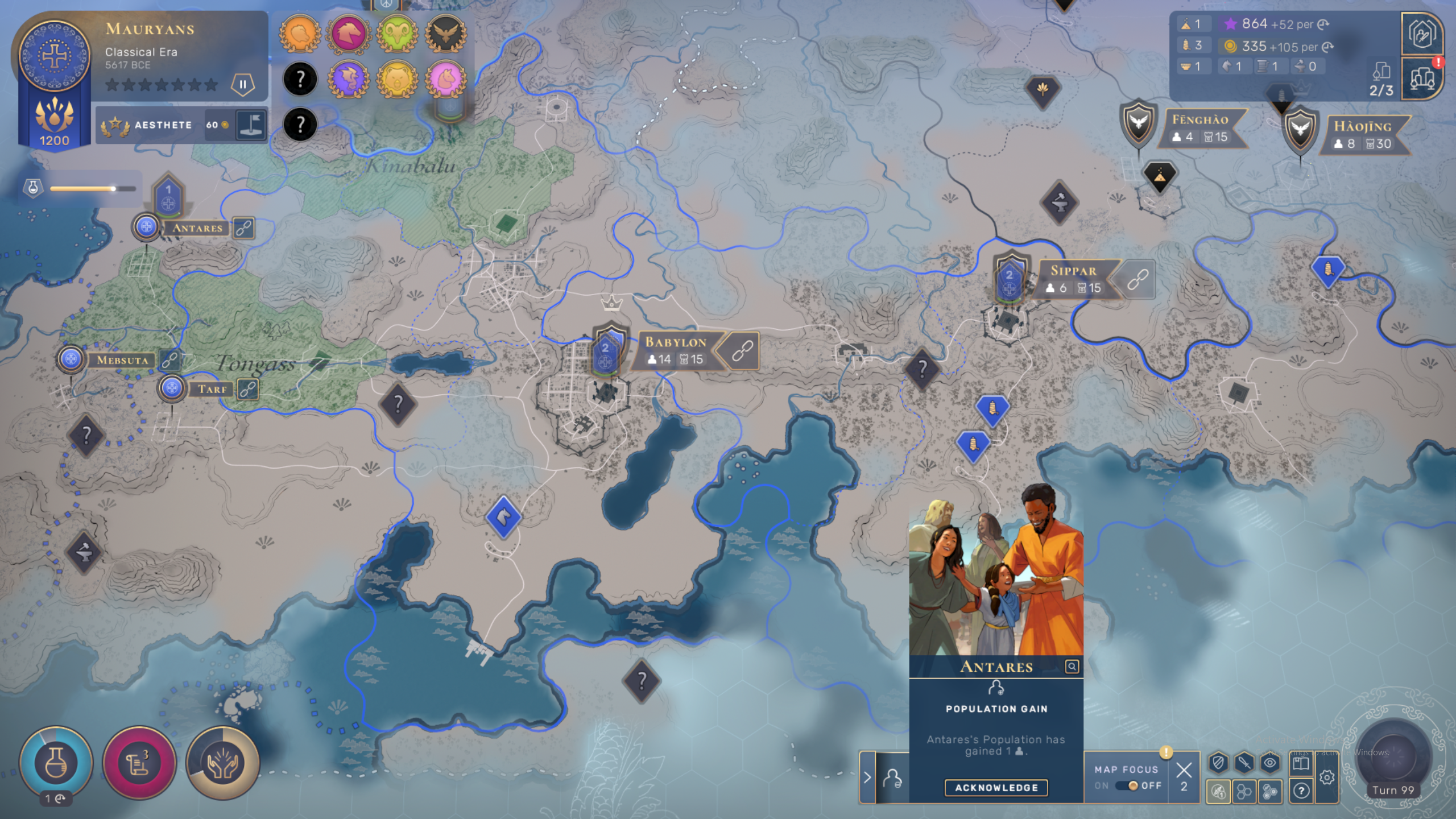Screen dimensions: 1456x819
Task: Open the technology research flask screen
Action: point(56,763)
